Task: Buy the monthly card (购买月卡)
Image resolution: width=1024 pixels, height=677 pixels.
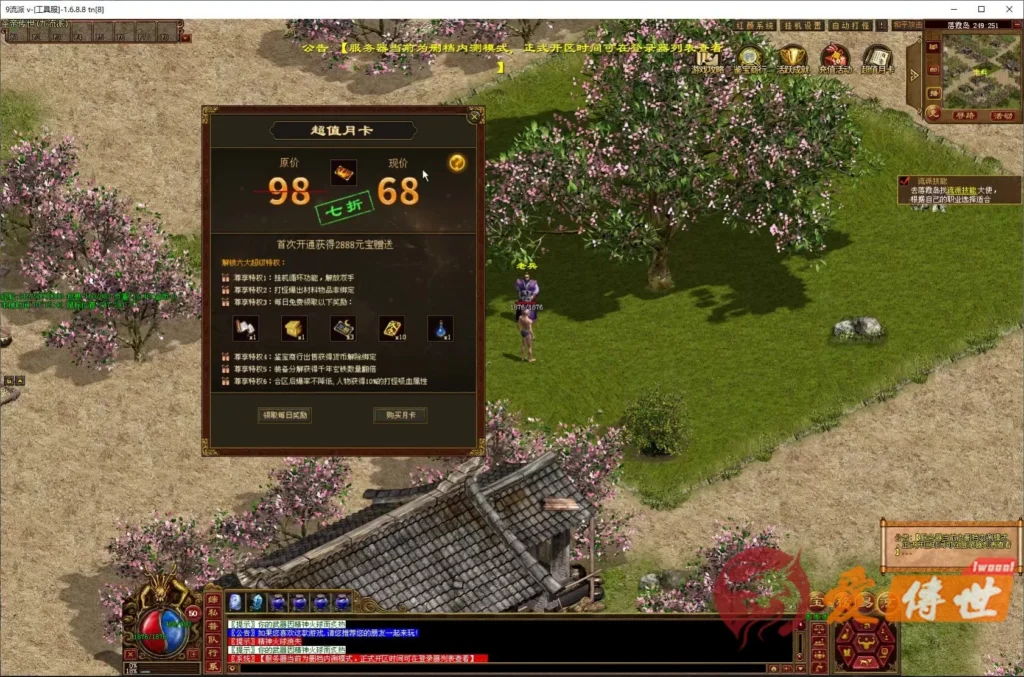Action: click(400, 415)
